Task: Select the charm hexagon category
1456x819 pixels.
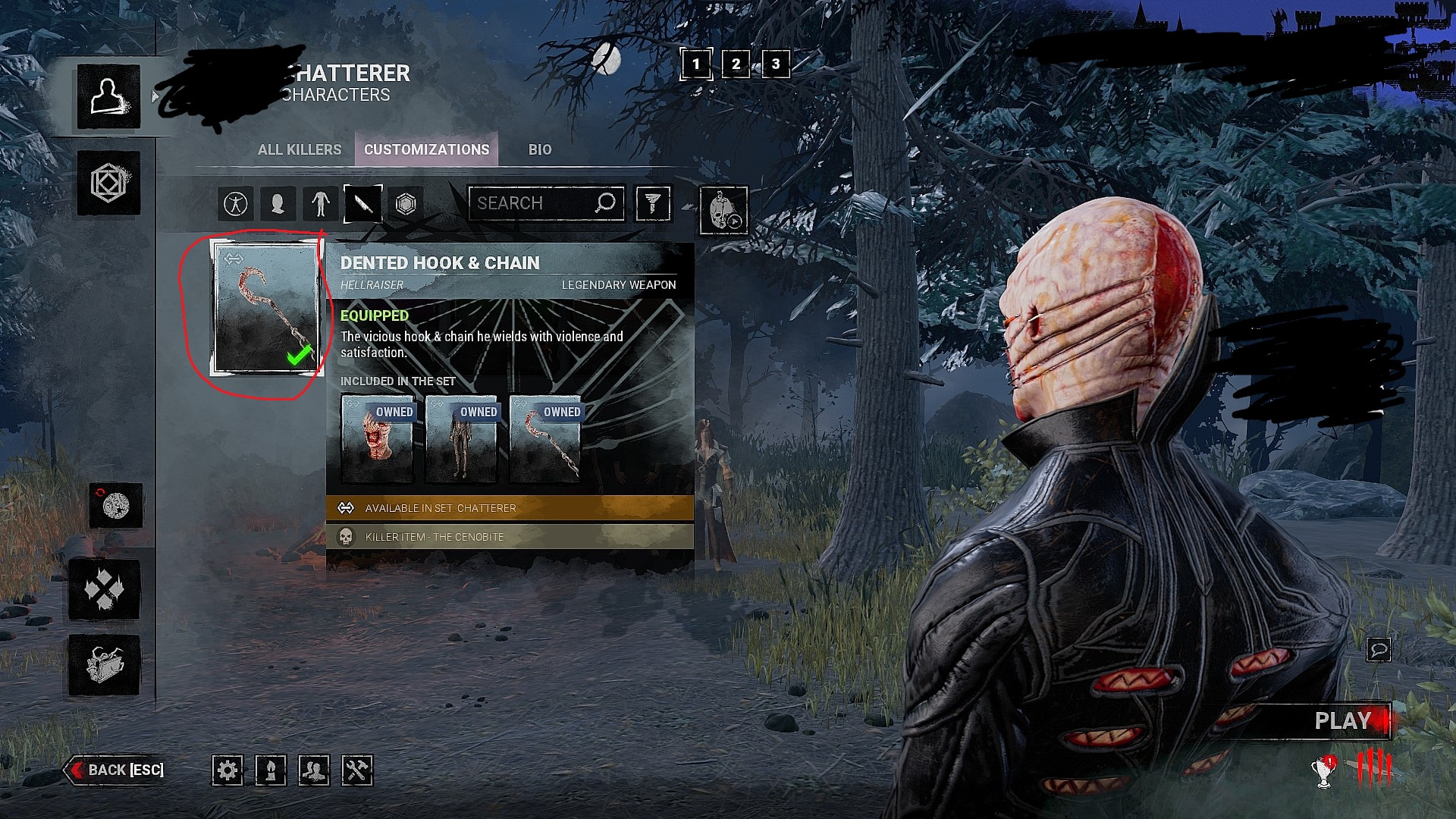Action: tap(406, 203)
